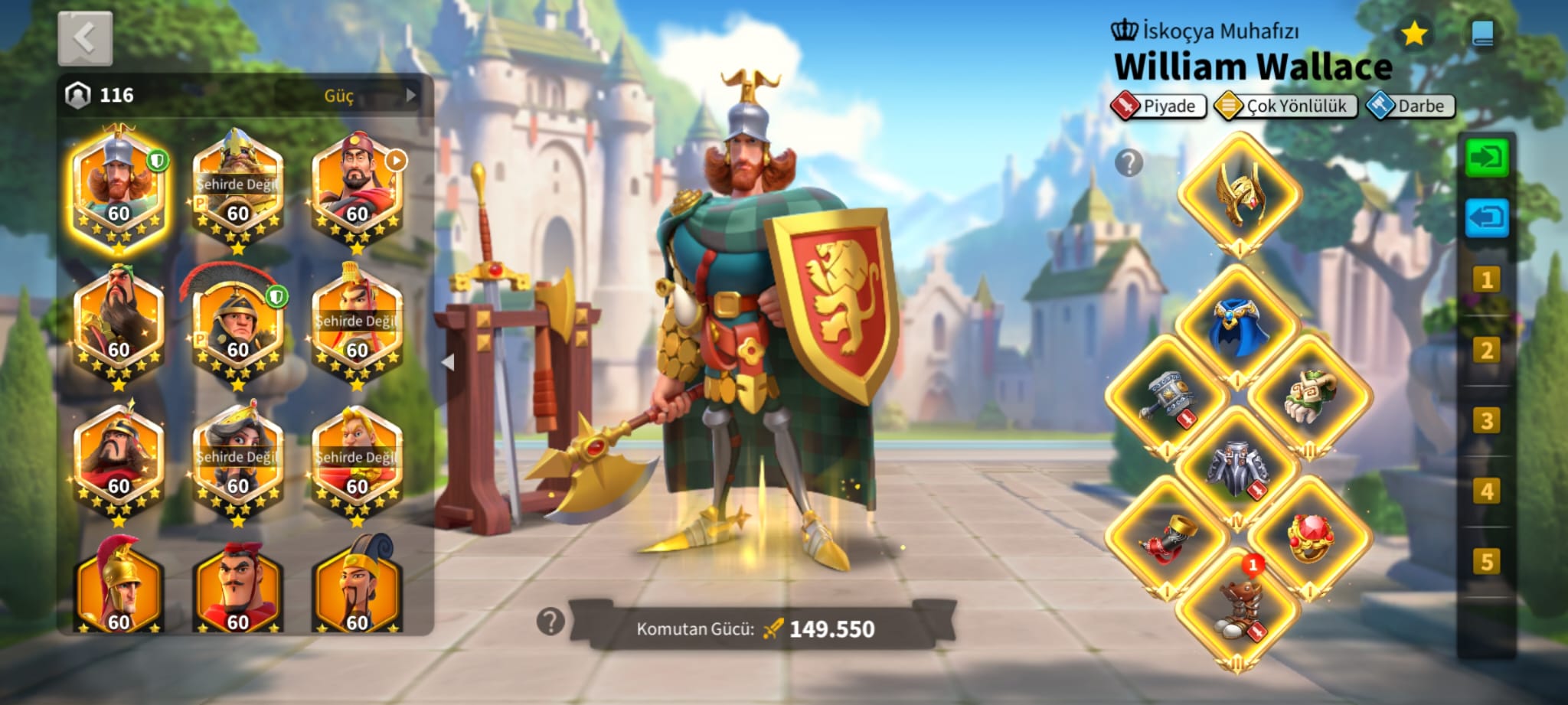1568x705 pixels.
Task: Open the blue book icon
Action: click(x=1483, y=34)
